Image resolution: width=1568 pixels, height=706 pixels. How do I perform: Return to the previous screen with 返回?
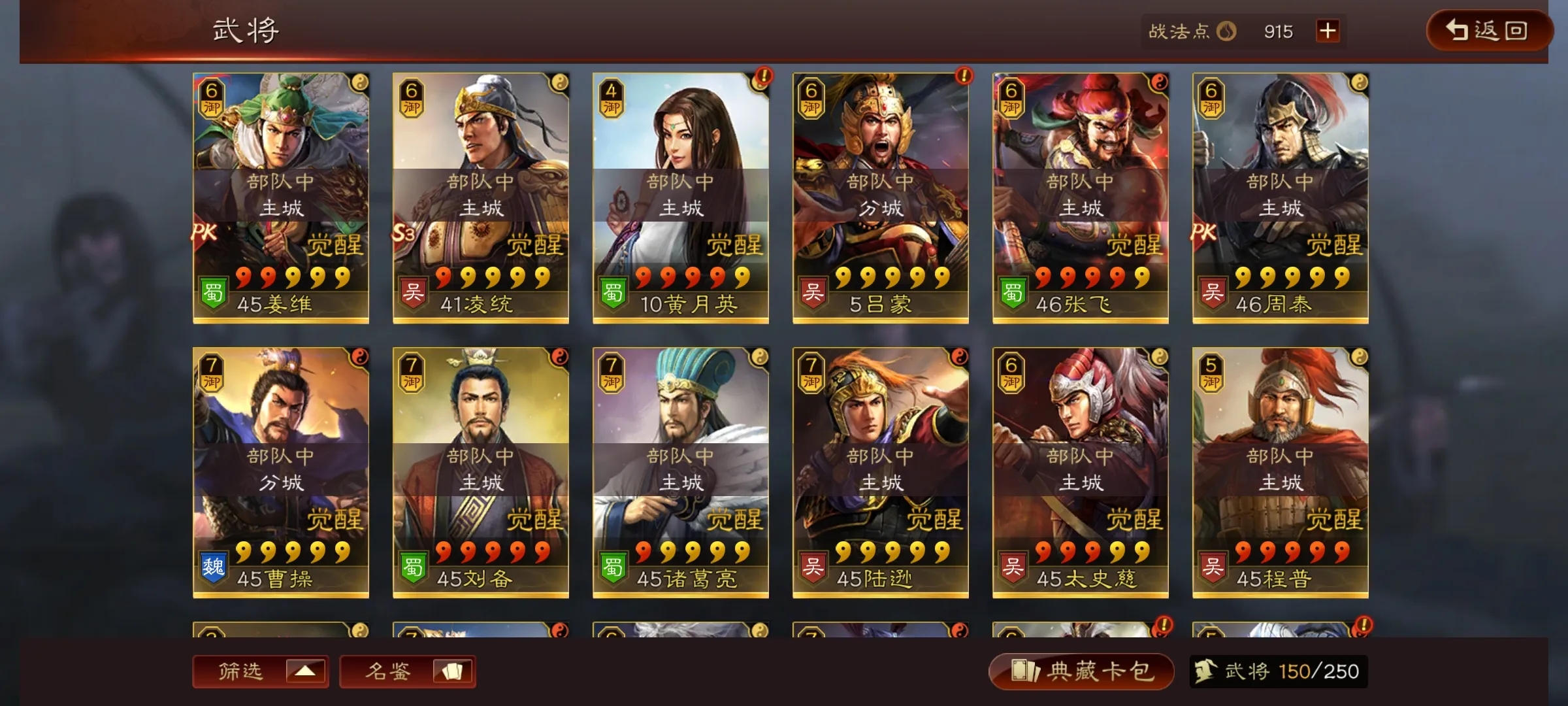[1488, 31]
